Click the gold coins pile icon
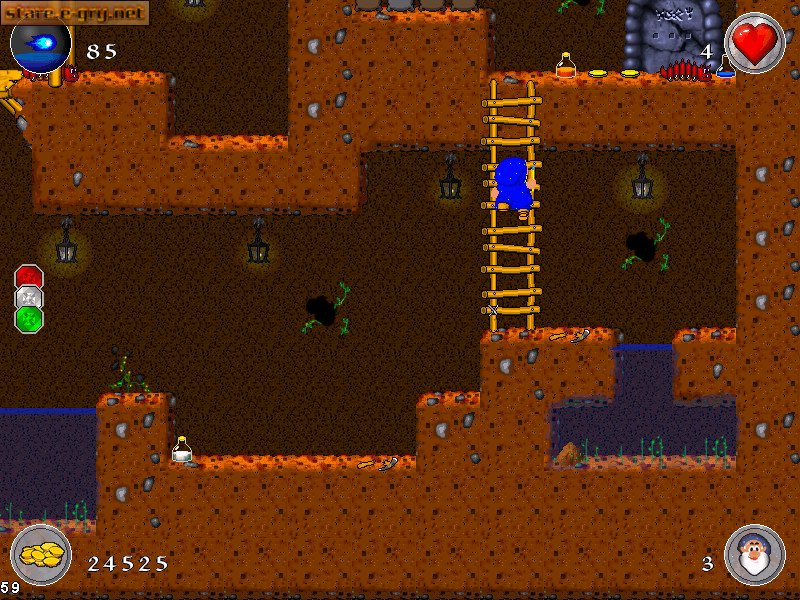The width and height of the screenshot is (800, 600). (41, 554)
